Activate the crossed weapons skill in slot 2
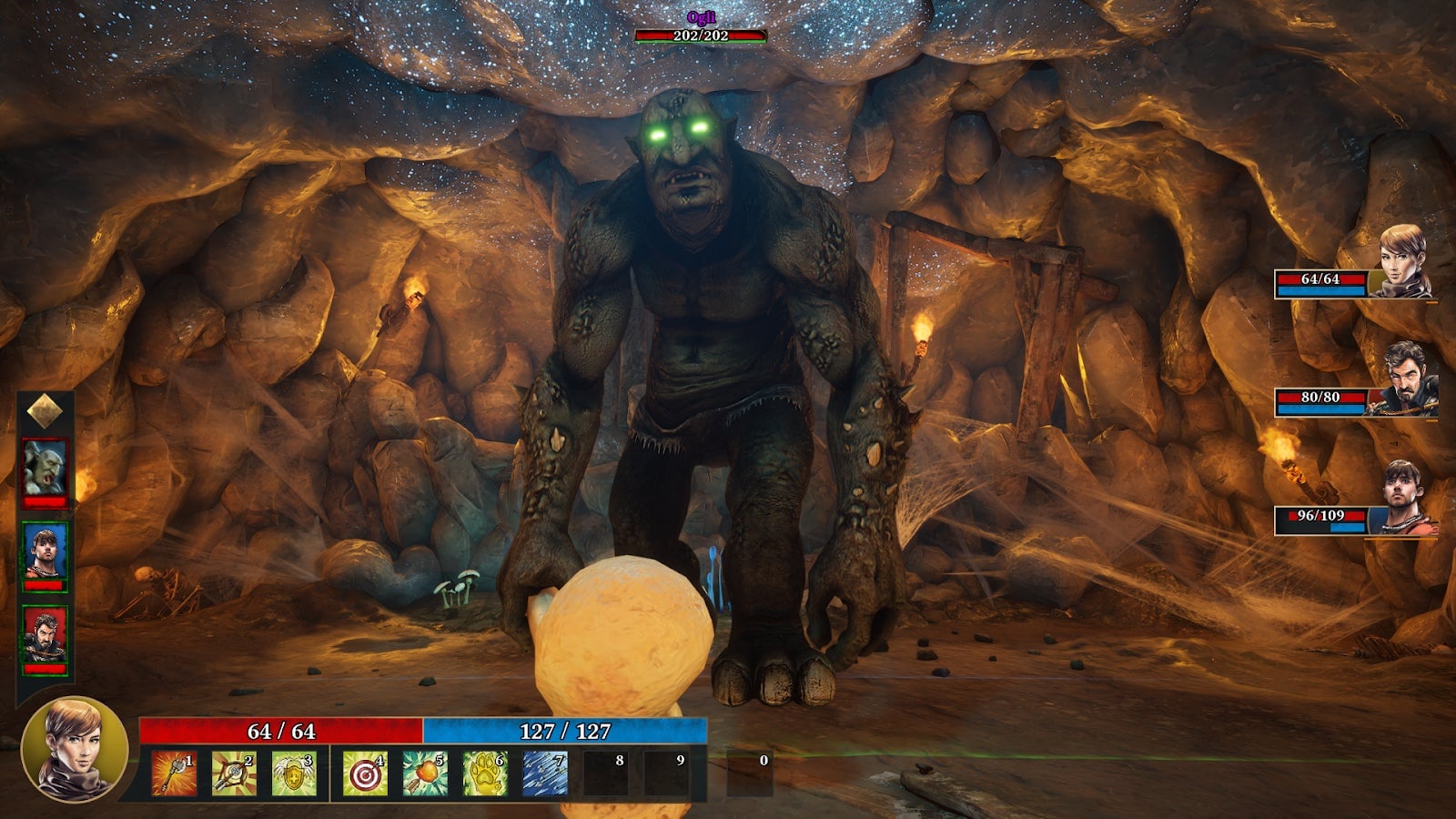This screenshot has width=1456, height=819. pos(234,773)
